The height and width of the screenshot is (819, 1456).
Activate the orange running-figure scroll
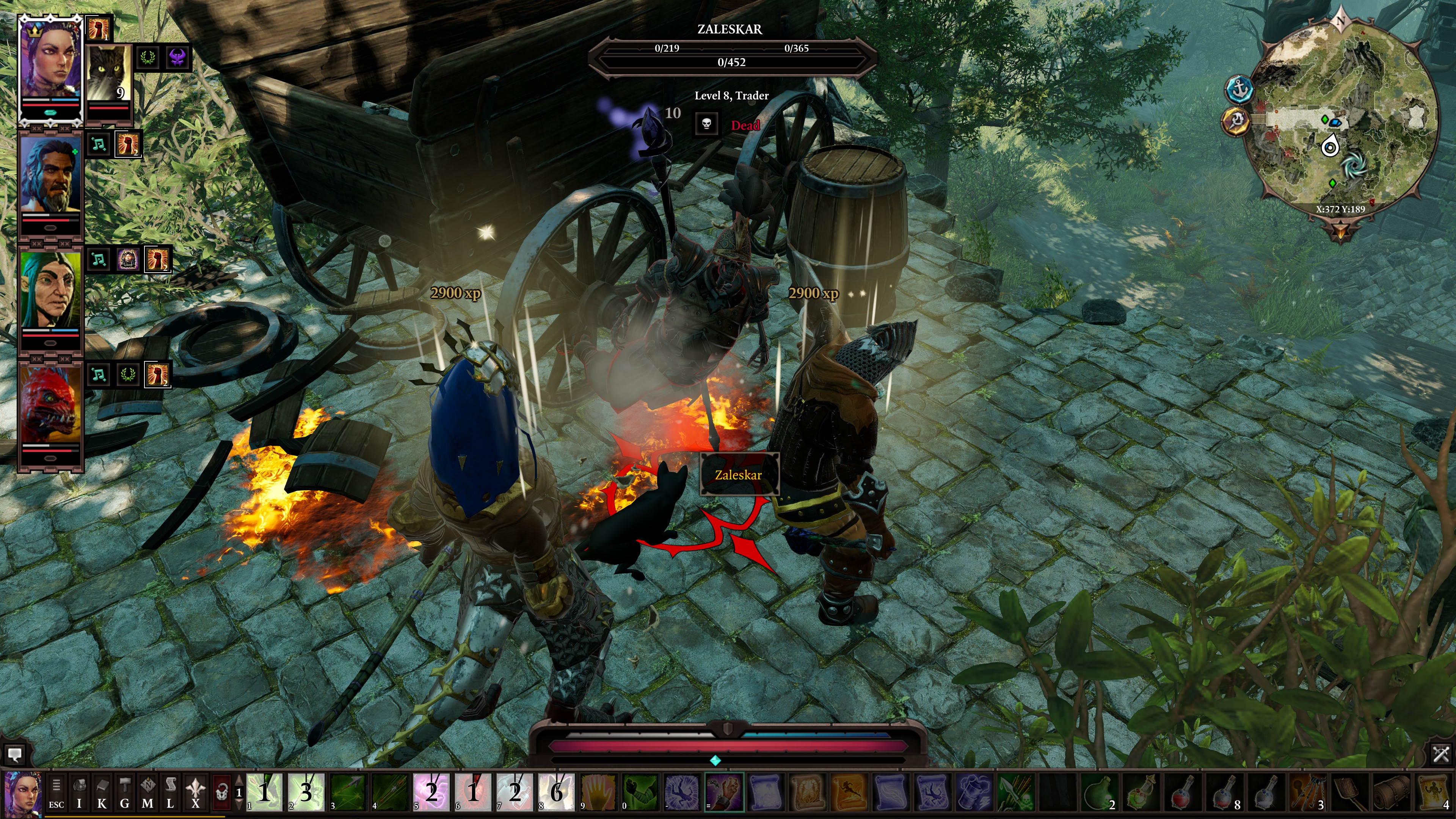point(849,792)
